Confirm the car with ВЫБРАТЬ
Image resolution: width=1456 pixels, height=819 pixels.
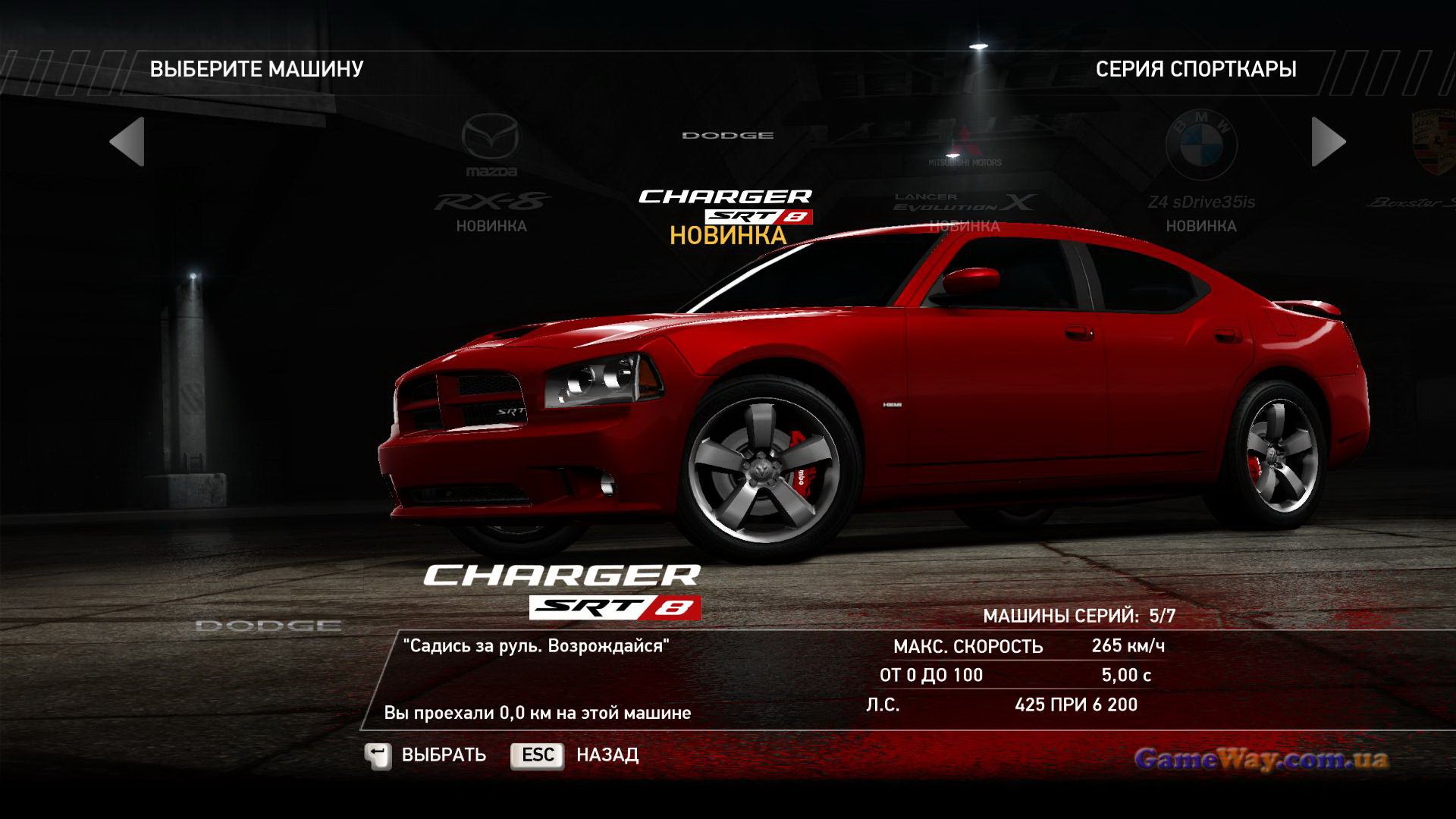pos(425,755)
